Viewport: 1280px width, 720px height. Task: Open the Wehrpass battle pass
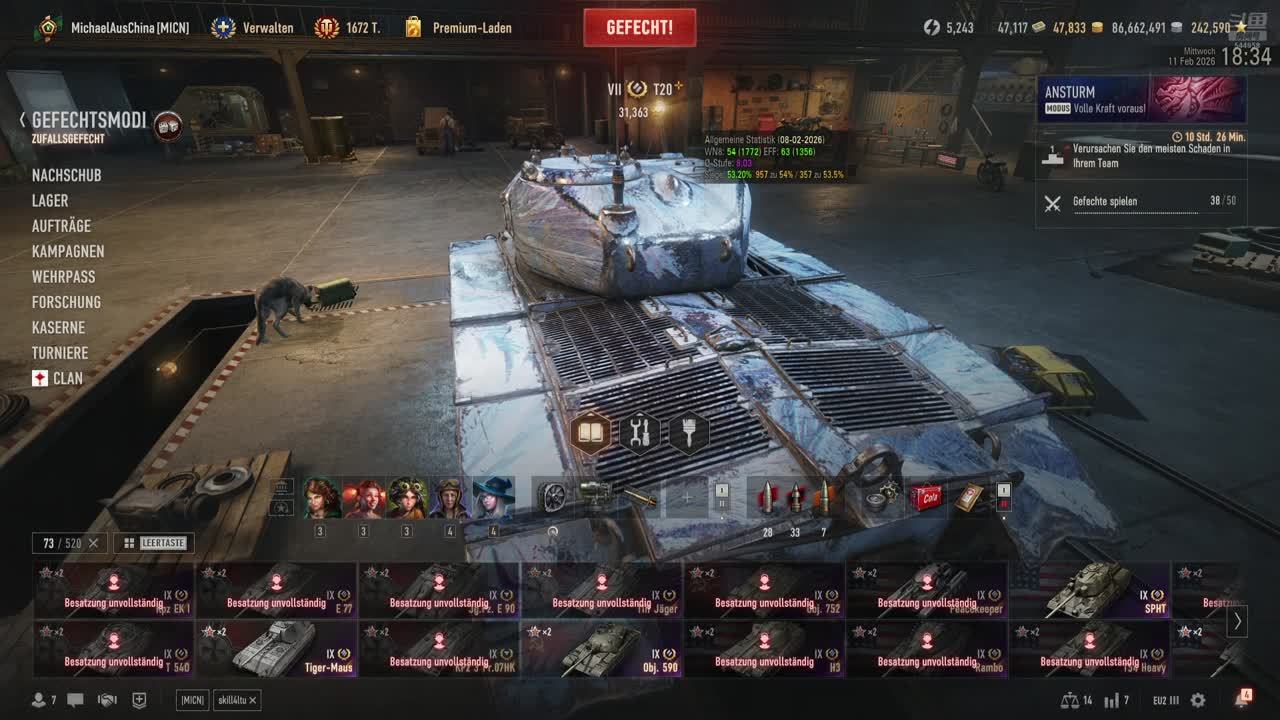[64, 276]
